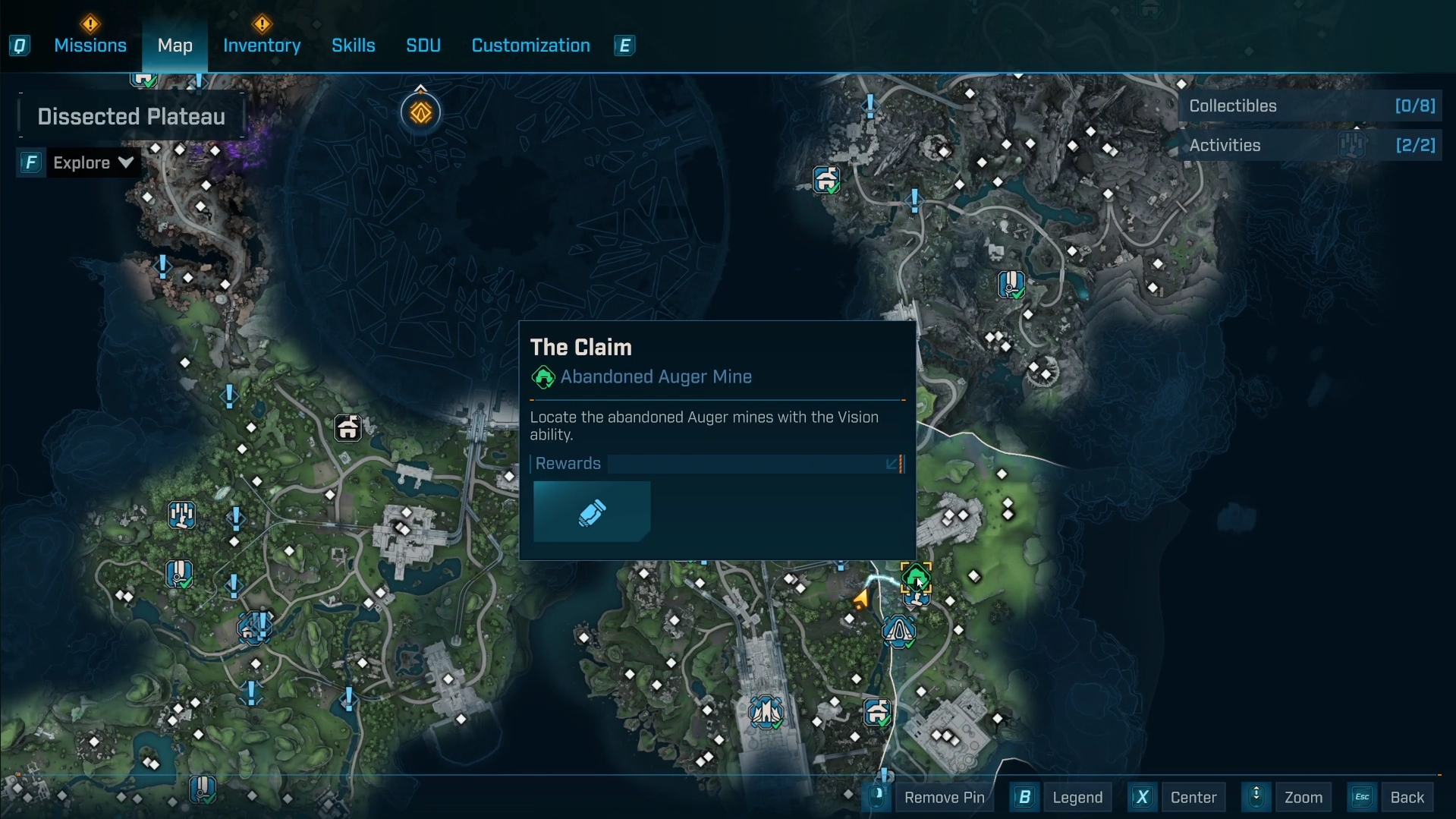
Task: Go back from the map screen
Action: pos(1406,797)
